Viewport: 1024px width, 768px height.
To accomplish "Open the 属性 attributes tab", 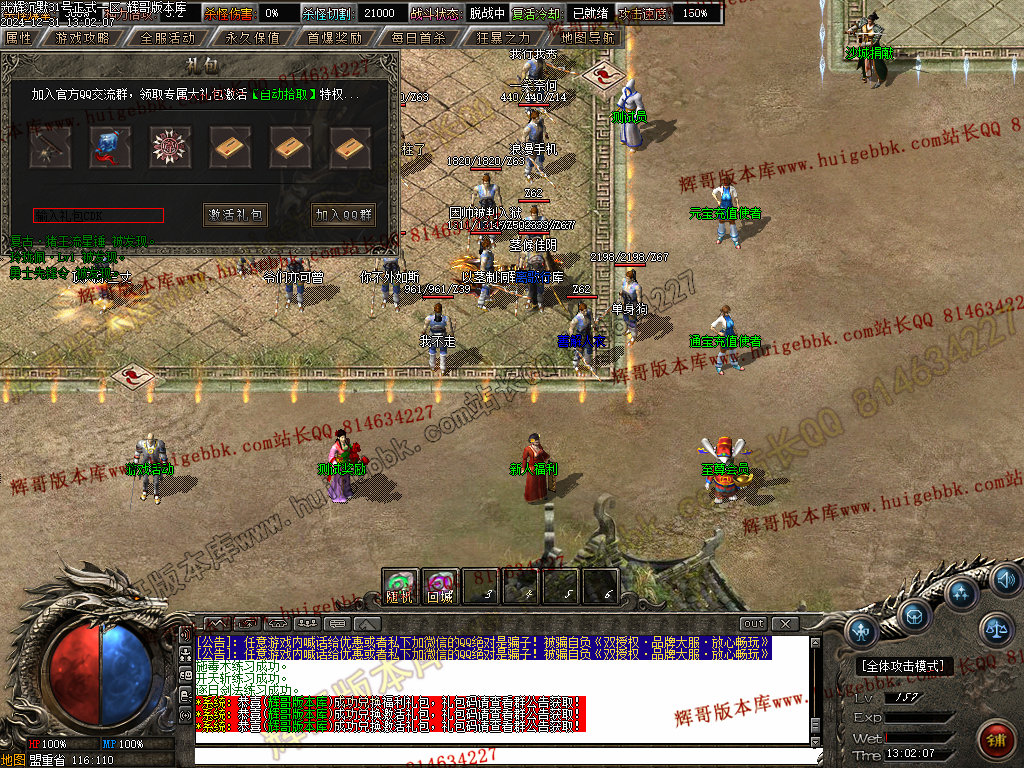I will [x=19, y=37].
